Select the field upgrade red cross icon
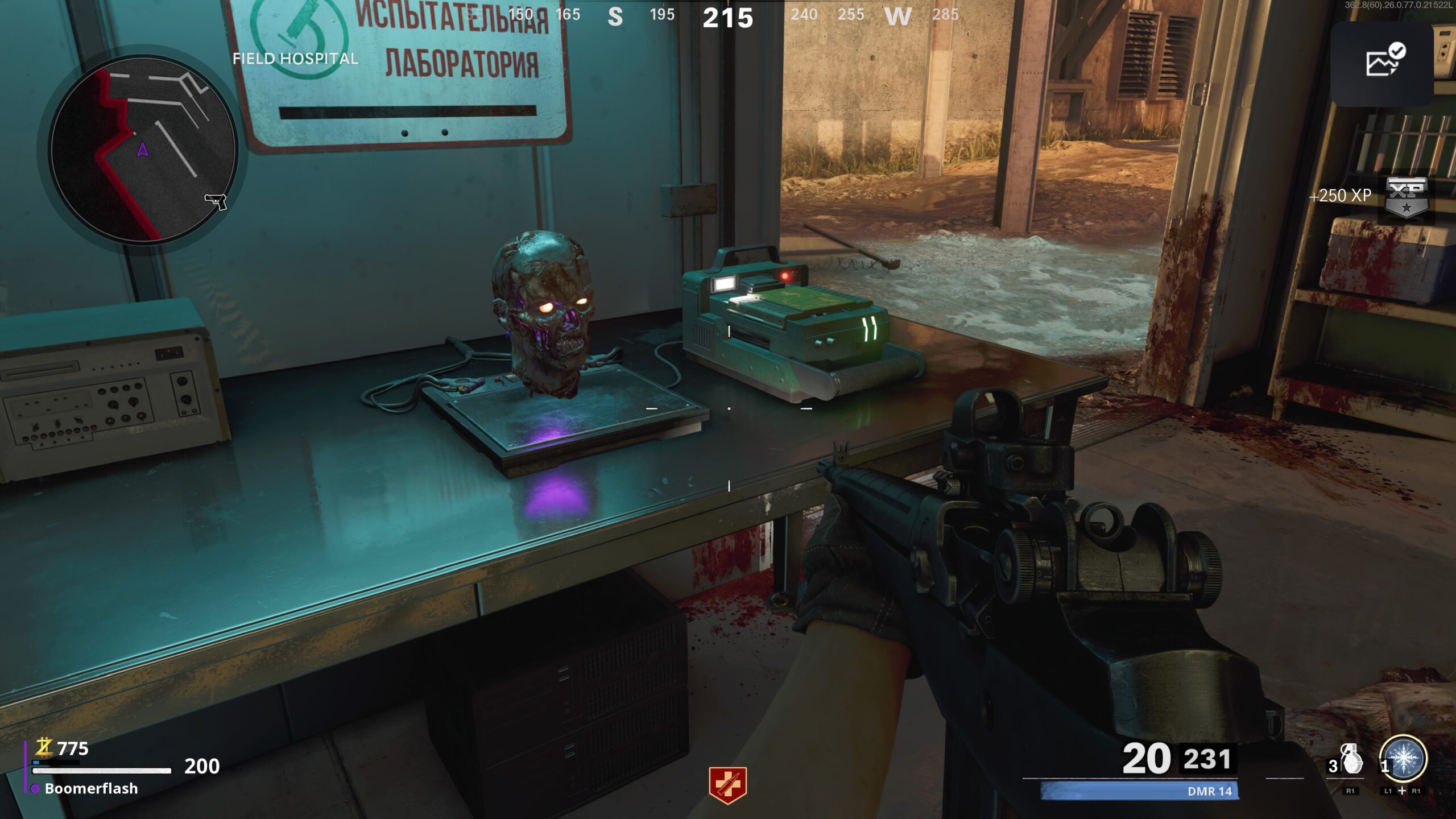 point(728,786)
